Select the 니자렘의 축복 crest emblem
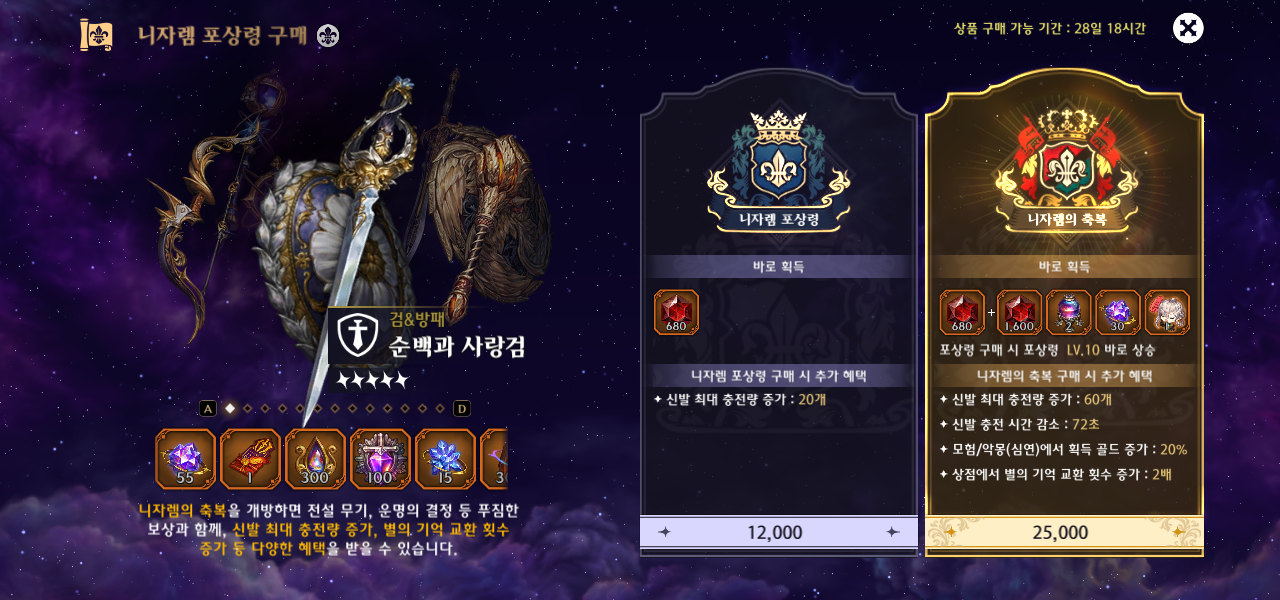This screenshot has height=600, width=1280. [x=1064, y=165]
